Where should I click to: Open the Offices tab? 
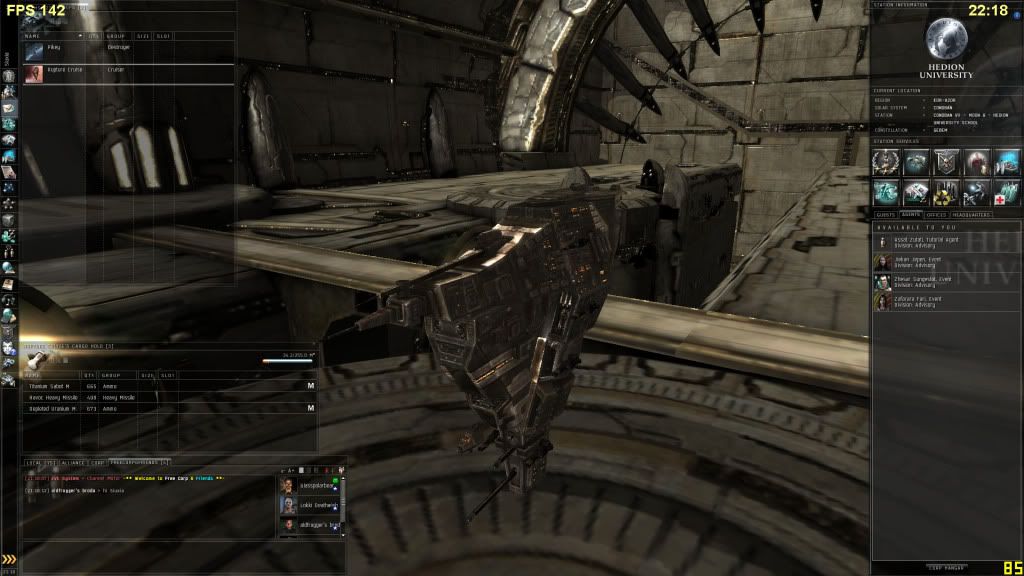coord(937,214)
